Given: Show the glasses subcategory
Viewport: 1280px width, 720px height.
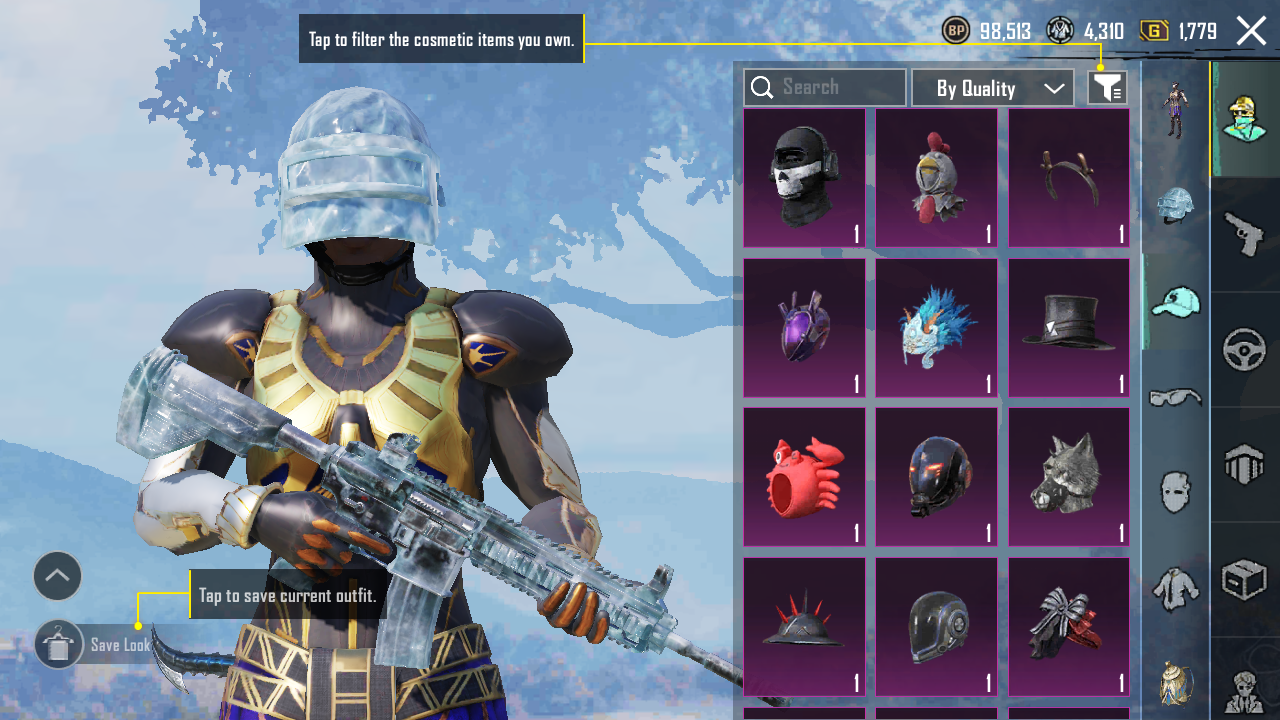Looking at the screenshot, I should coord(1175,397).
